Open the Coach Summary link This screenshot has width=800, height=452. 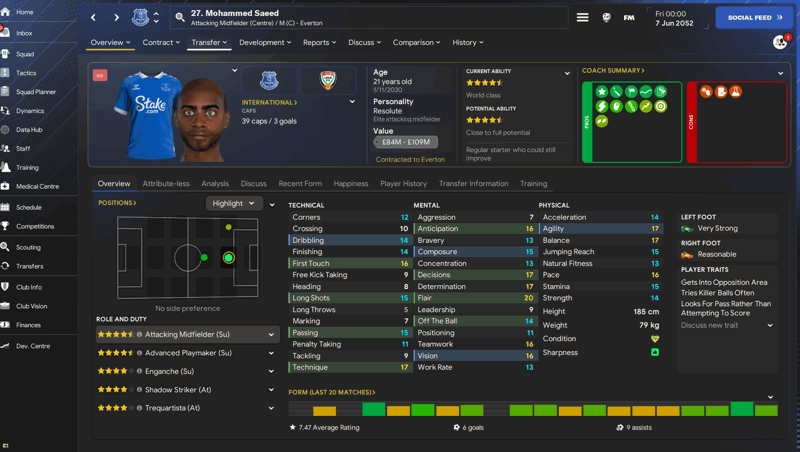pyautogui.click(x=613, y=71)
